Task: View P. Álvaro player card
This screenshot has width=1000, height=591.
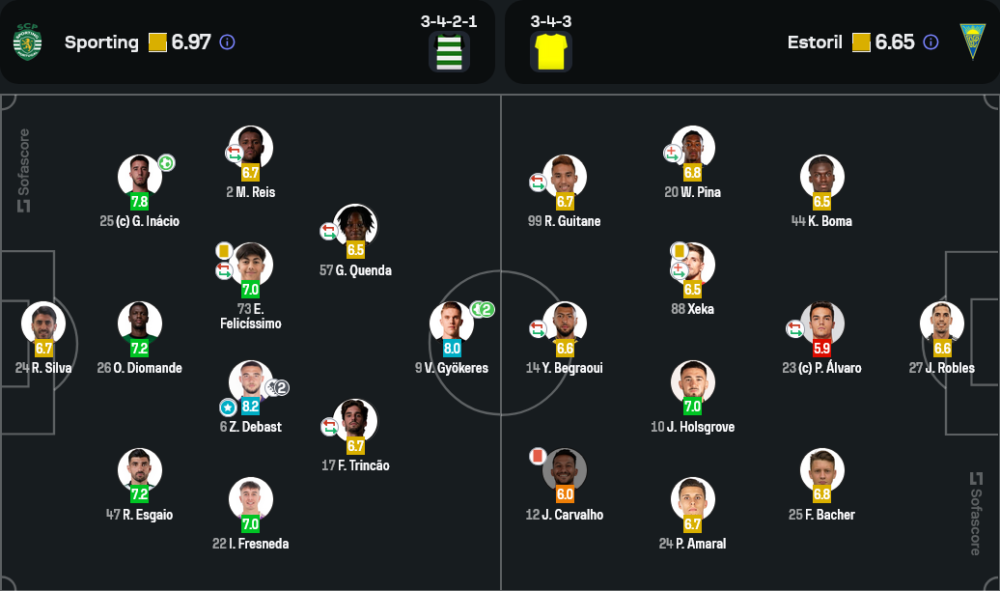Action: (822, 324)
